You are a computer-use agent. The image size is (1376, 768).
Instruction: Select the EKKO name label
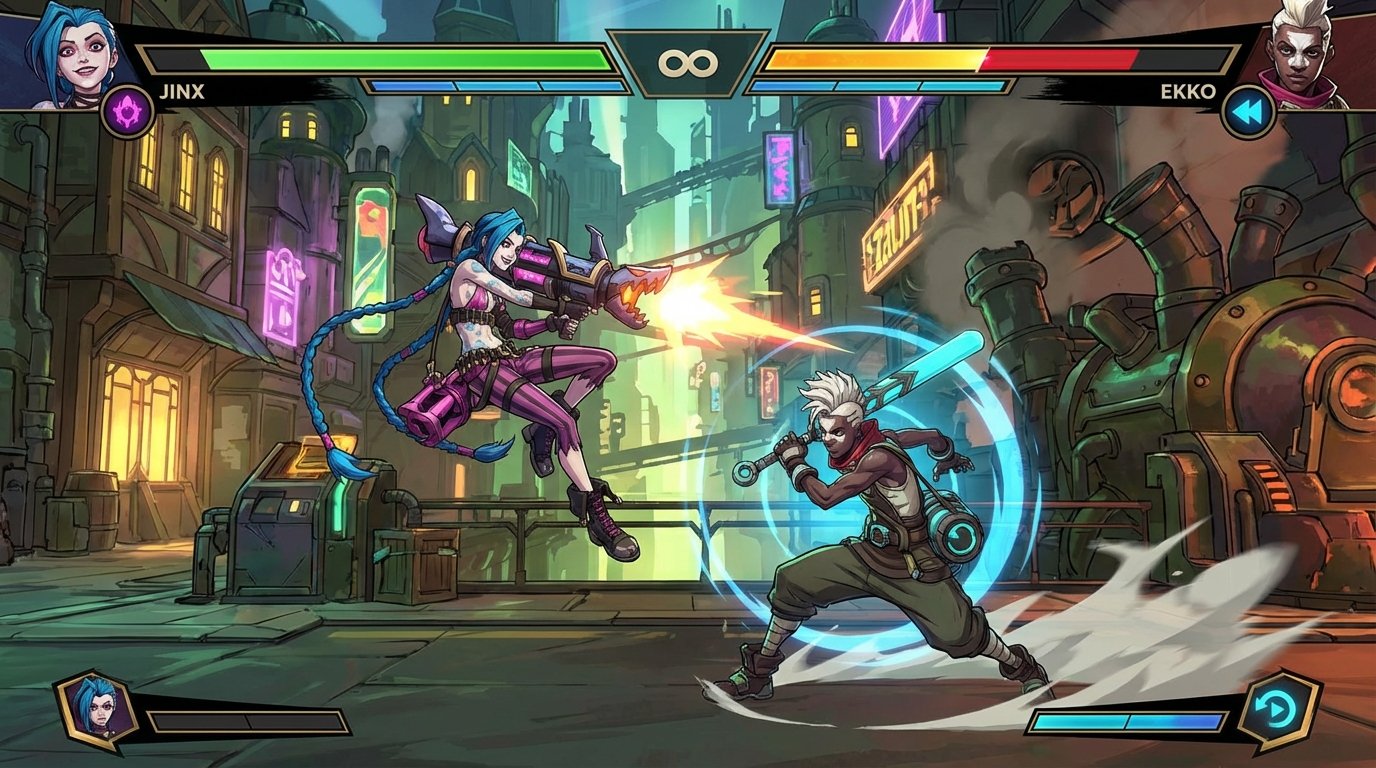(x=1190, y=89)
